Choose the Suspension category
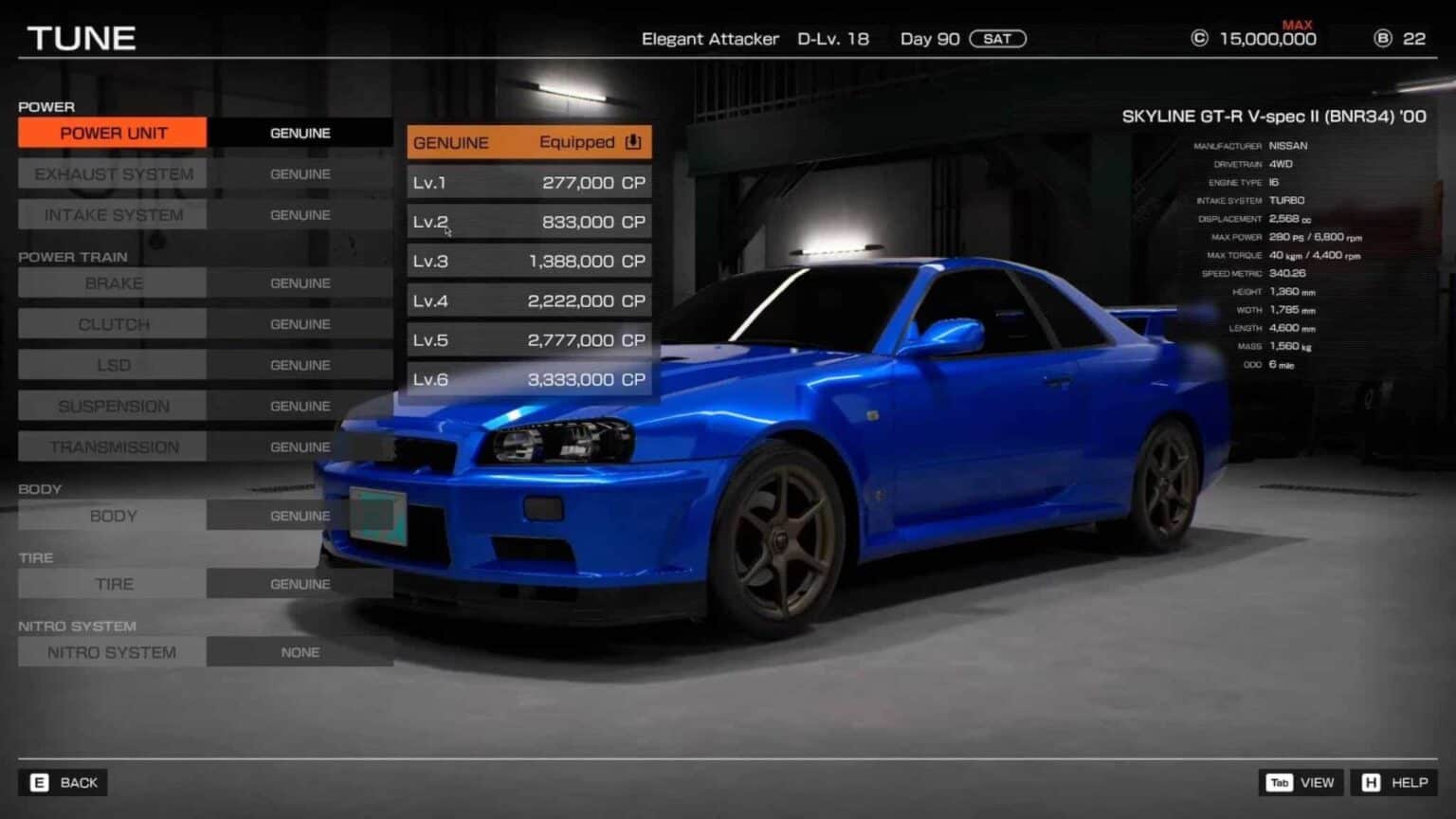 click(113, 406)
